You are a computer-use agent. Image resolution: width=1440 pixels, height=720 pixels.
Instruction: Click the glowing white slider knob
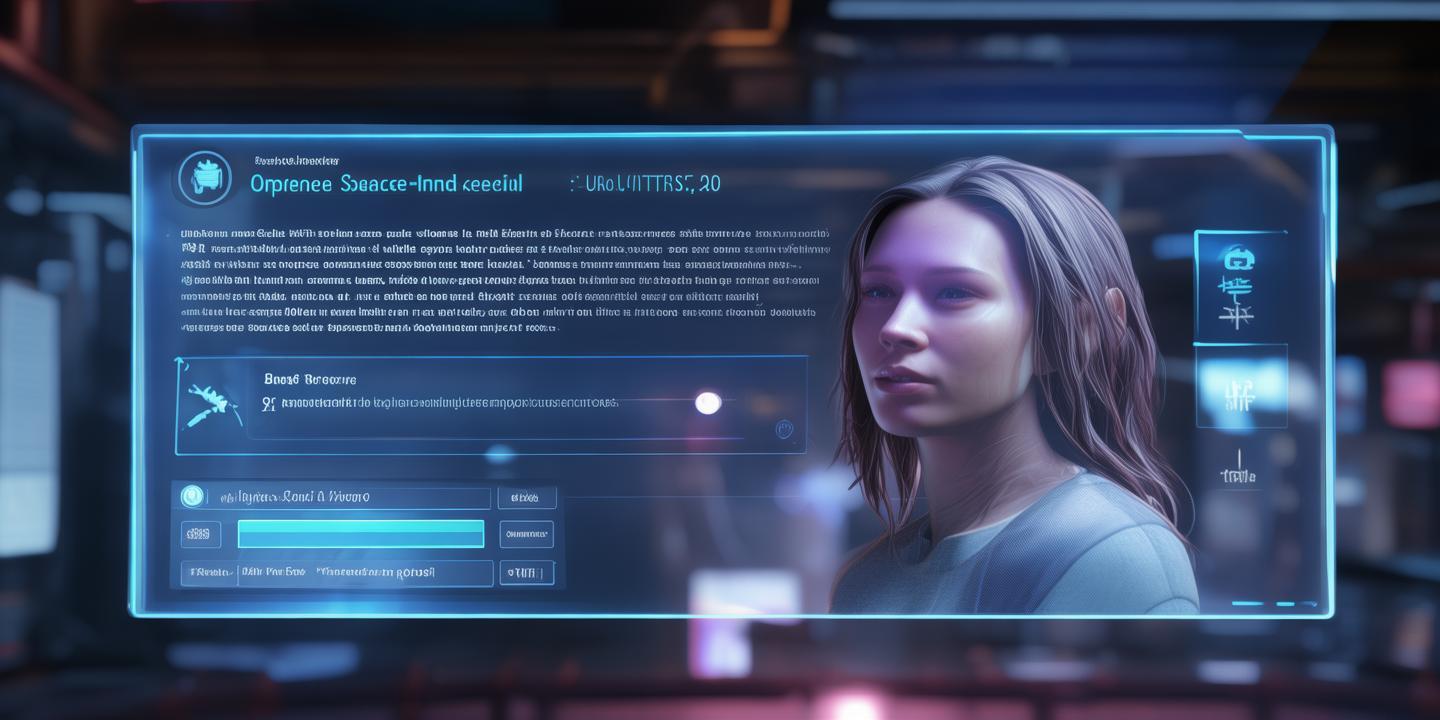tap(708, 403)
